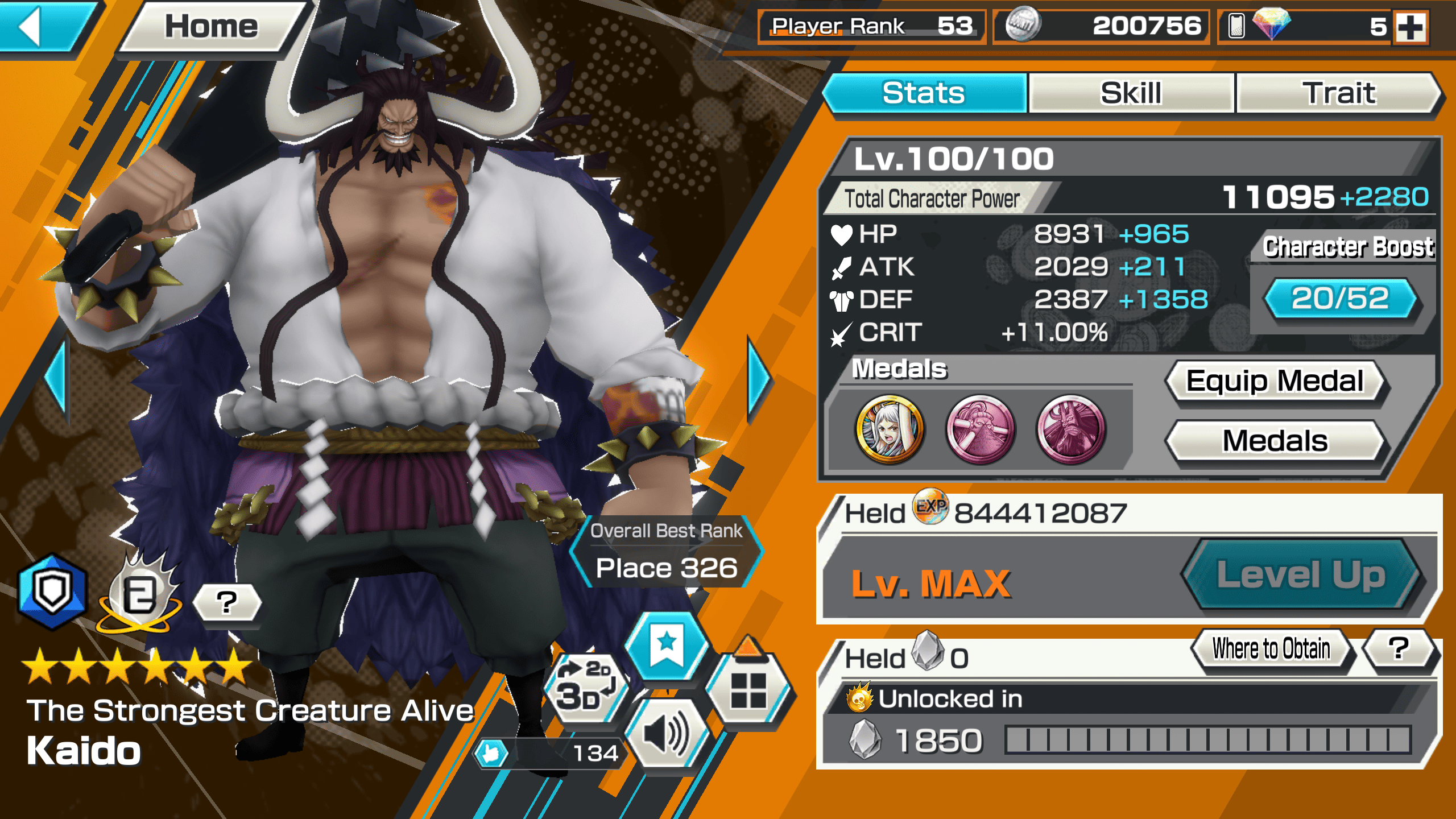Click the Equip Medal button

(1275, 381)
